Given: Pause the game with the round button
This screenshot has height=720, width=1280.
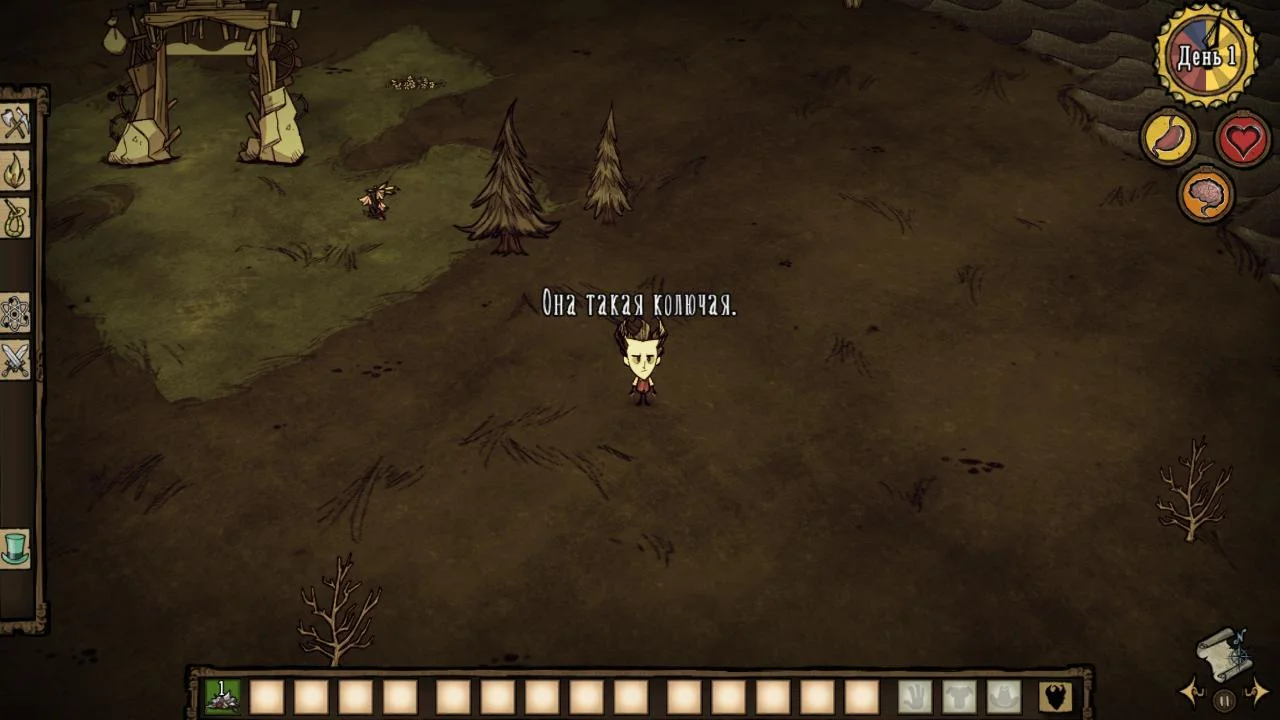Looking at the screenshot, I should tap(1224, 700).
